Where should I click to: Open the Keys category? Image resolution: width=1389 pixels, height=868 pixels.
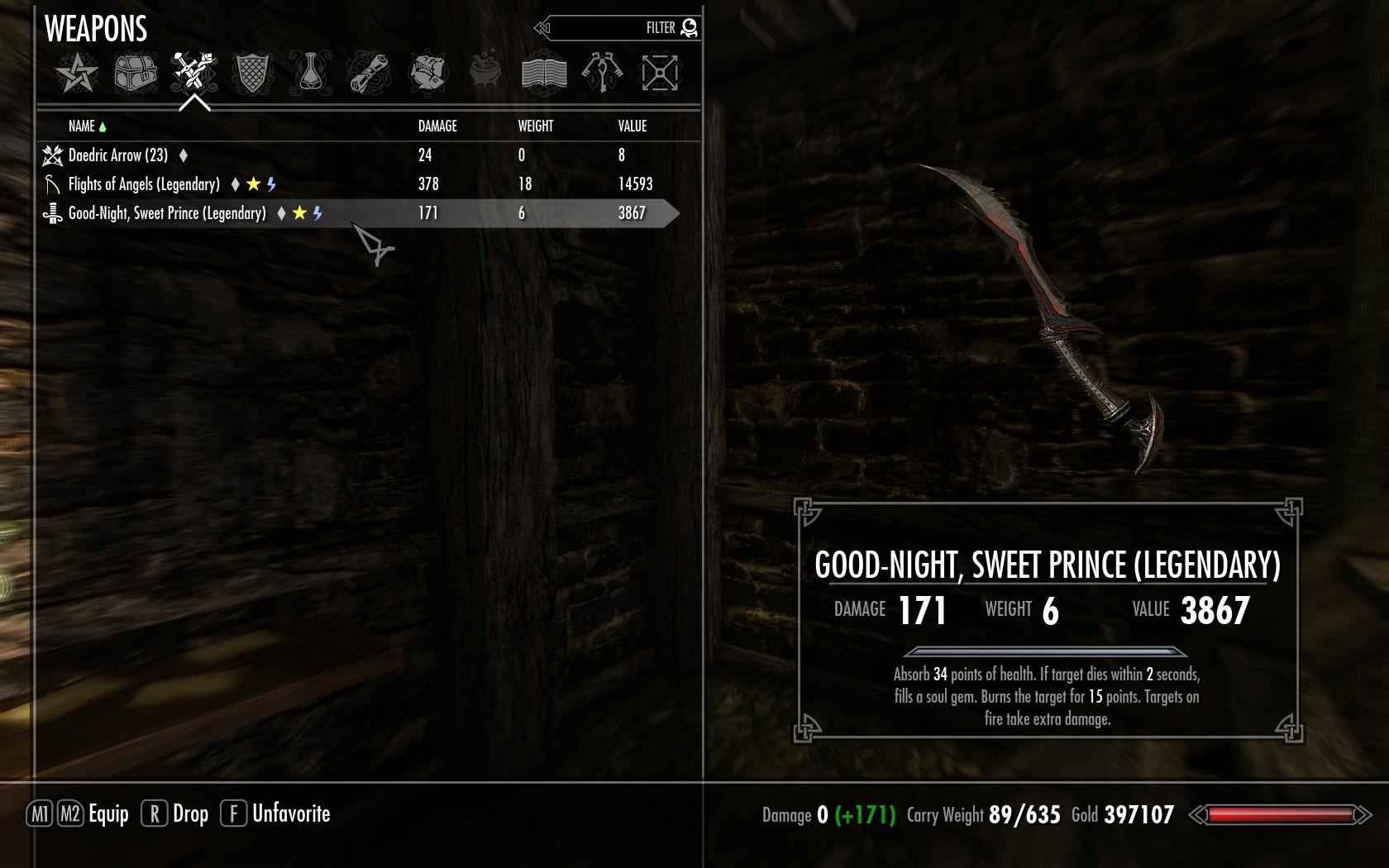(602, 73)
